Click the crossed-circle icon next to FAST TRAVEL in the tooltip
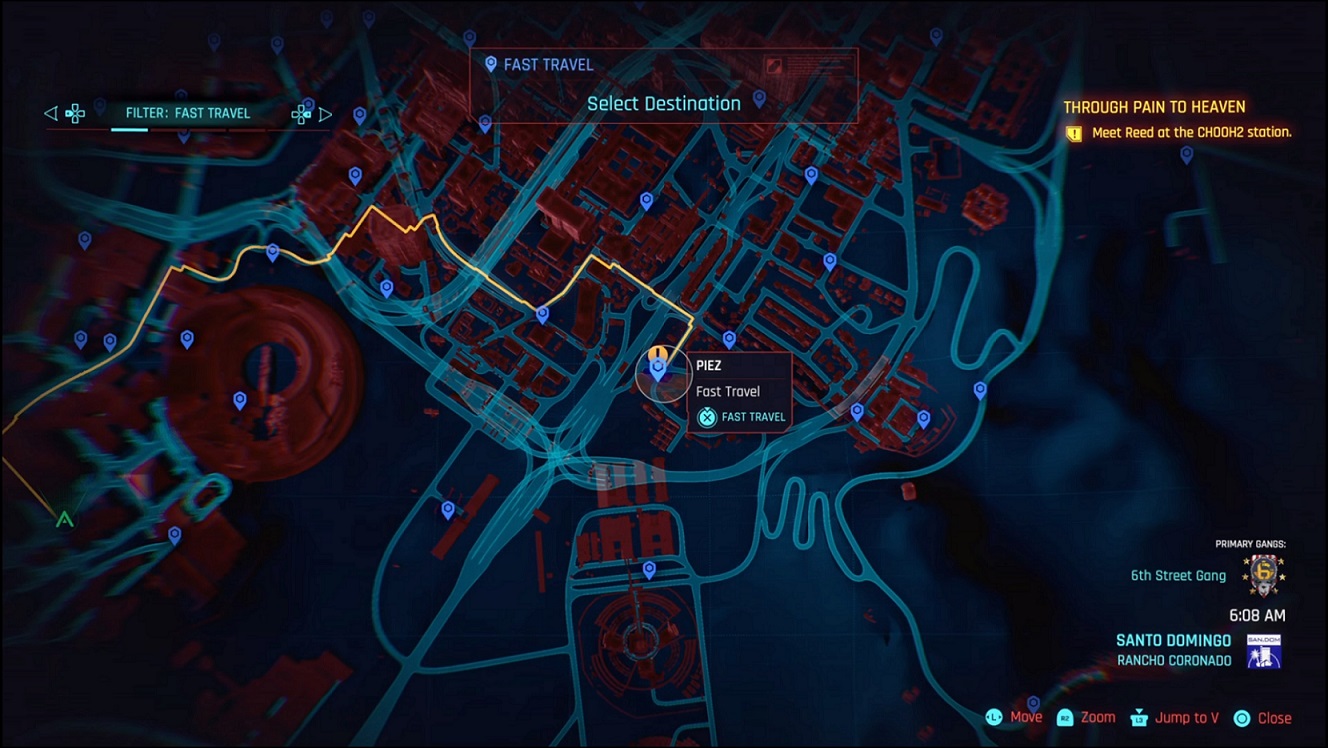 (x=706, y=417)
